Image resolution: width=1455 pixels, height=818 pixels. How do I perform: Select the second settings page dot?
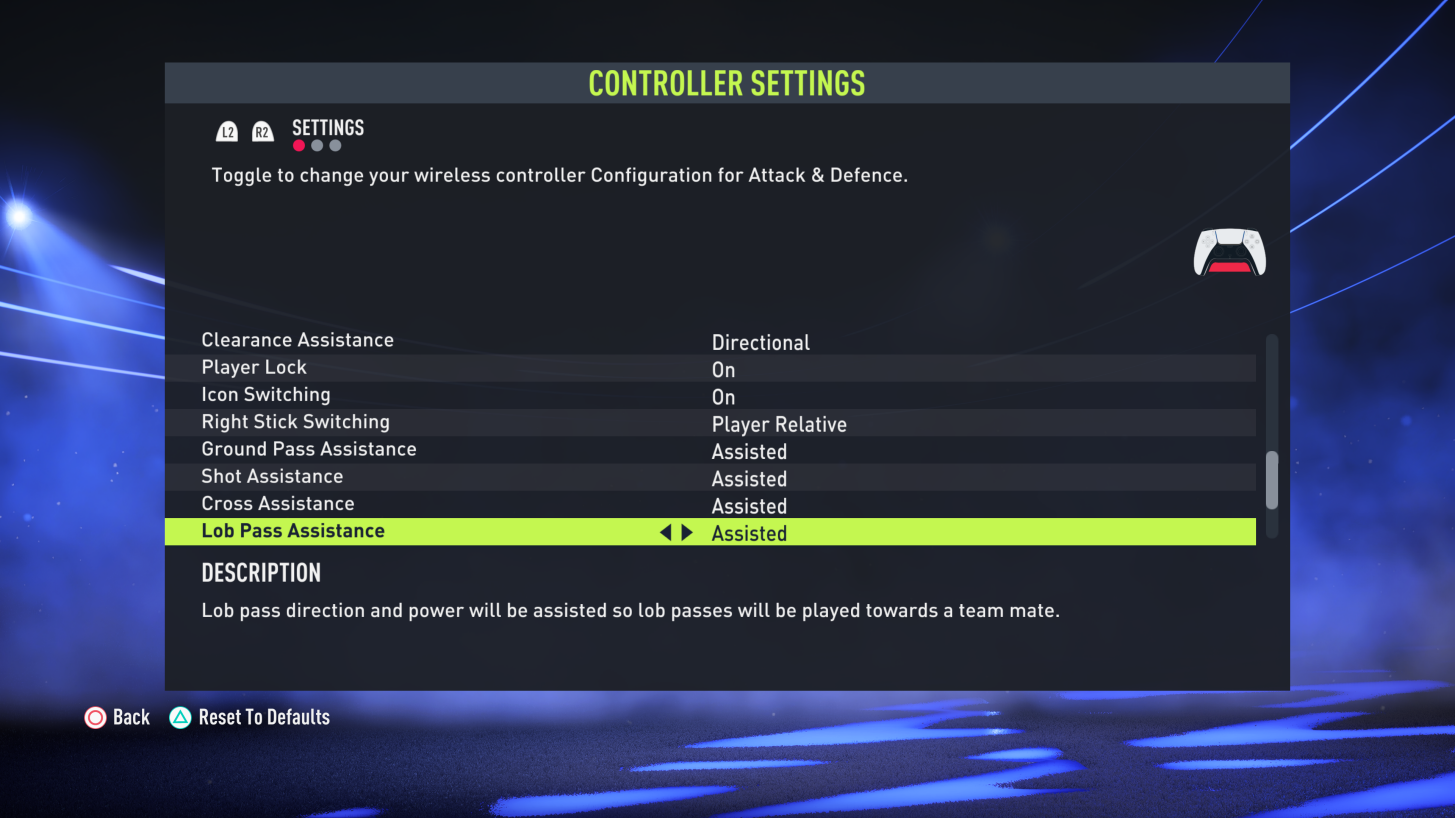pyautogui.click(x=316, y=144)
